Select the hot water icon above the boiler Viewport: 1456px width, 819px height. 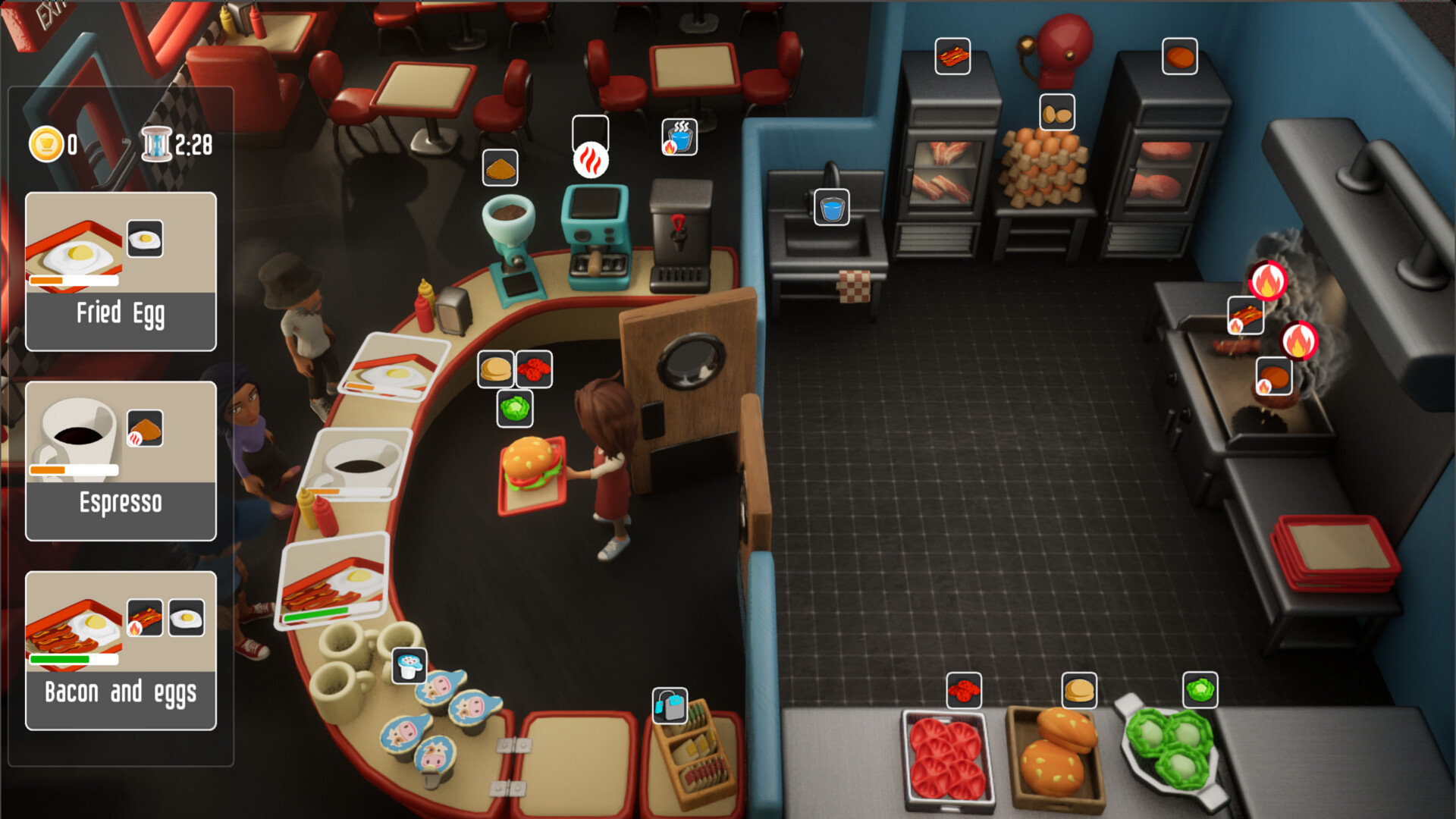[x=679, y=137]
